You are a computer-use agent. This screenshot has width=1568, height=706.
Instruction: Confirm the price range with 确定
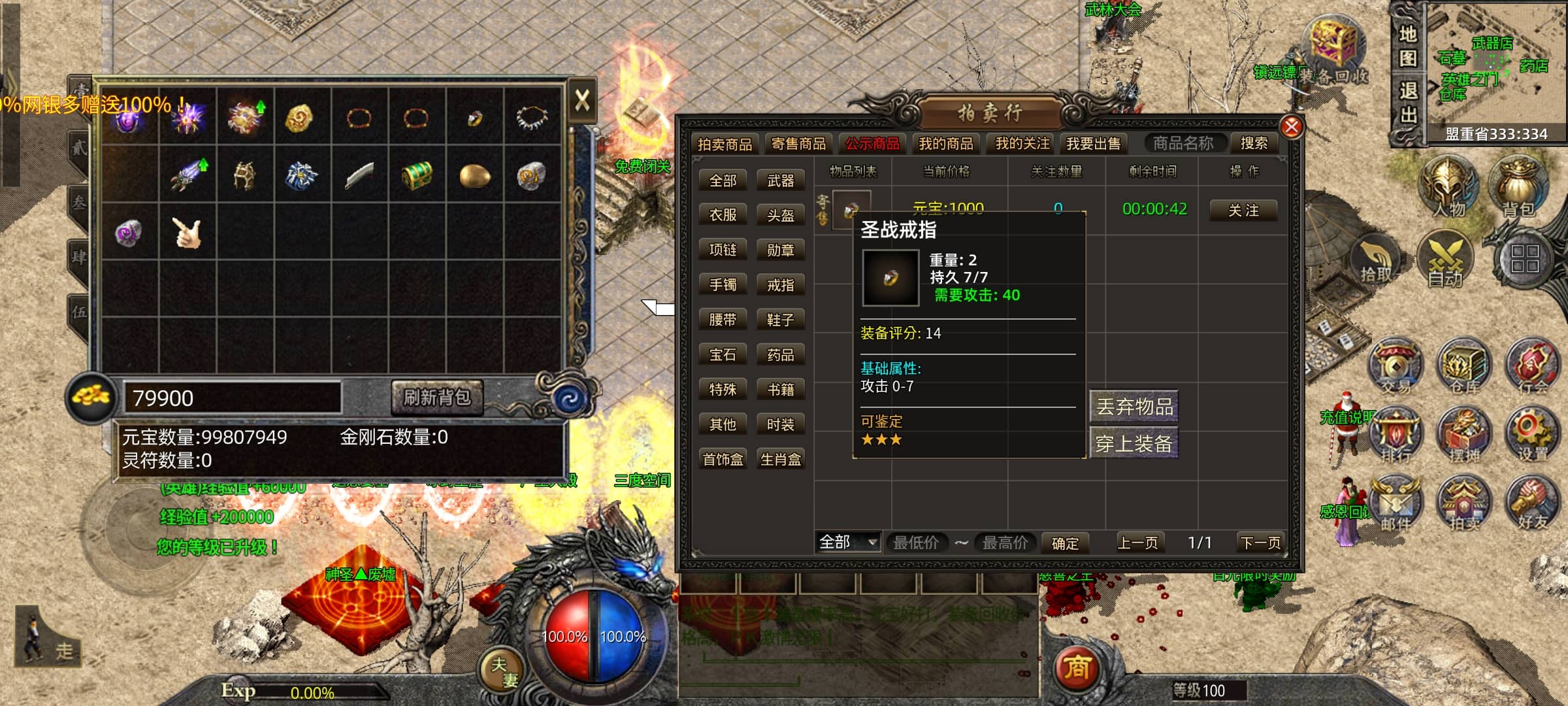(1065, 543)
